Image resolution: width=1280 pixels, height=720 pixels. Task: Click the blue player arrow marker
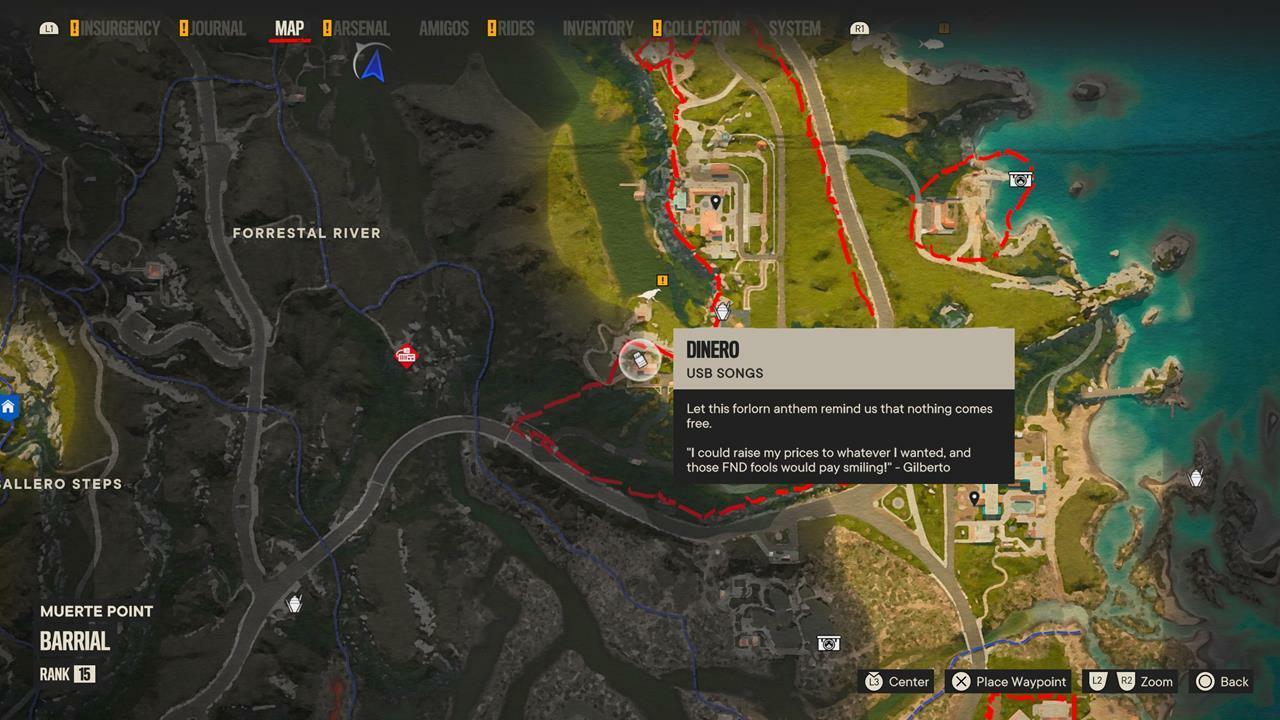click(x=374, y=66)
